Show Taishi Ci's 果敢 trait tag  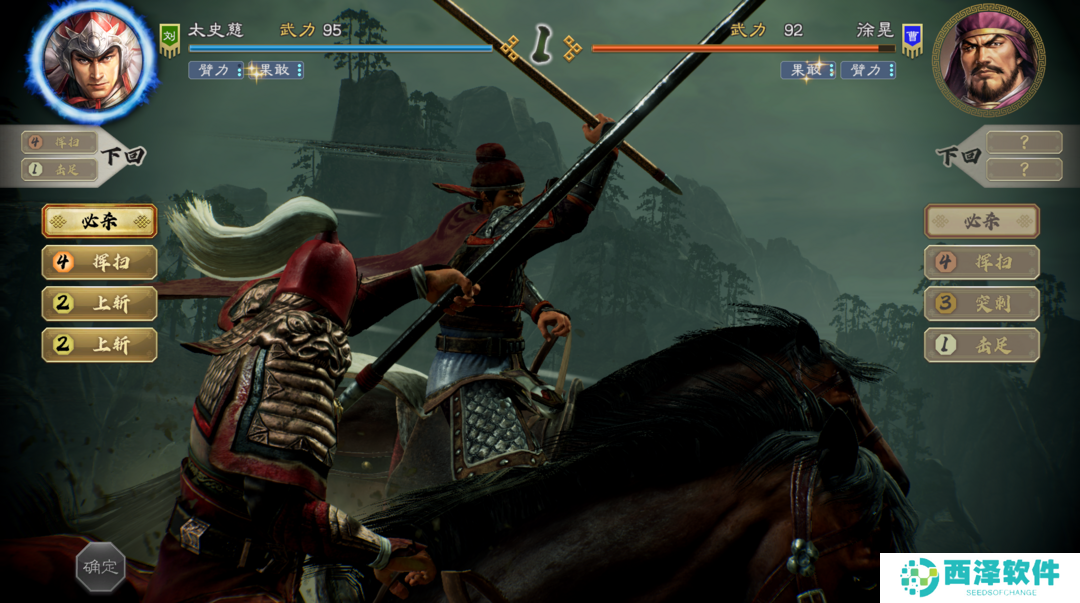tap(275, 70)
